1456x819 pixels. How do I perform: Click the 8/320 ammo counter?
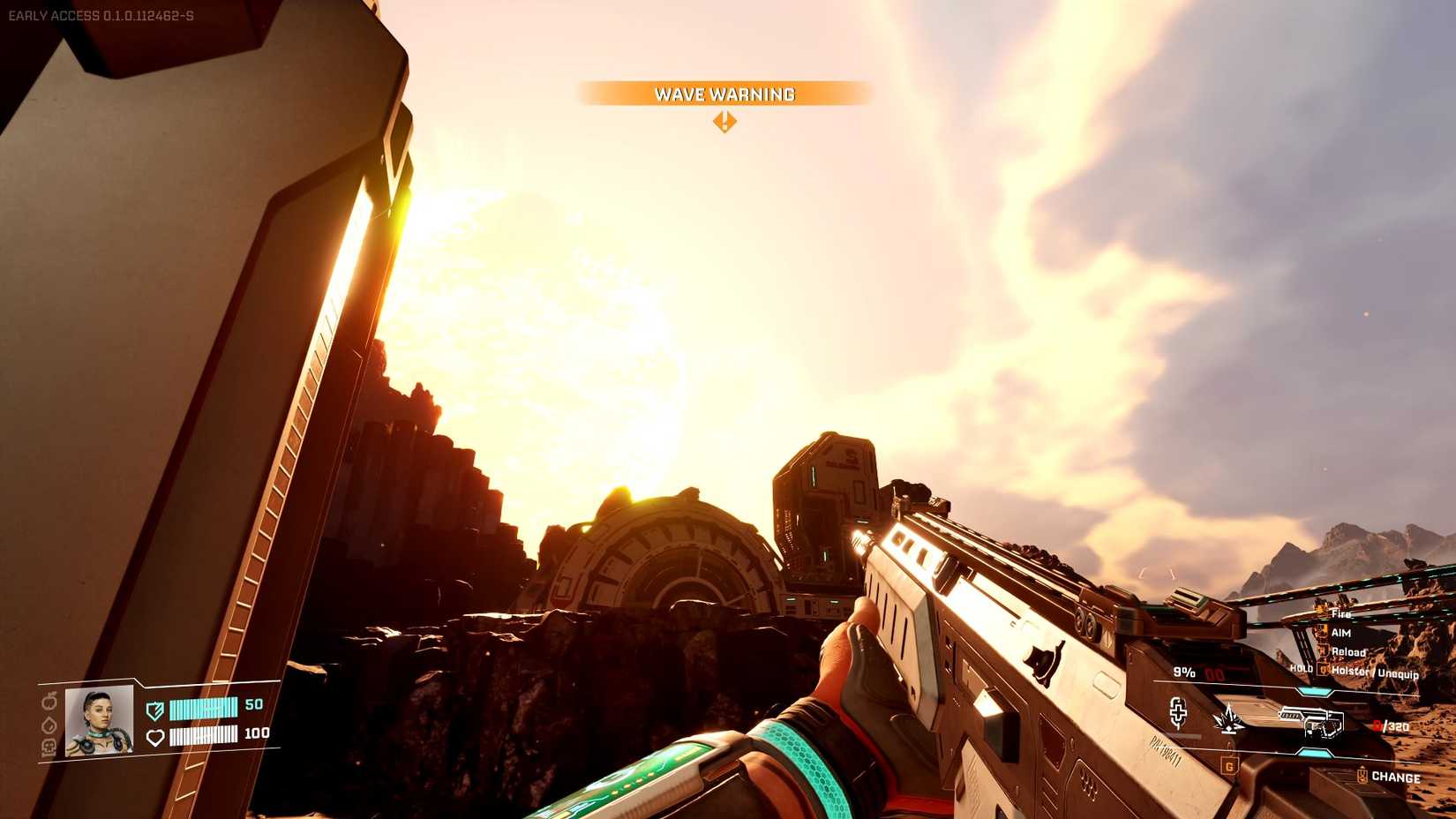(1391, 725)
